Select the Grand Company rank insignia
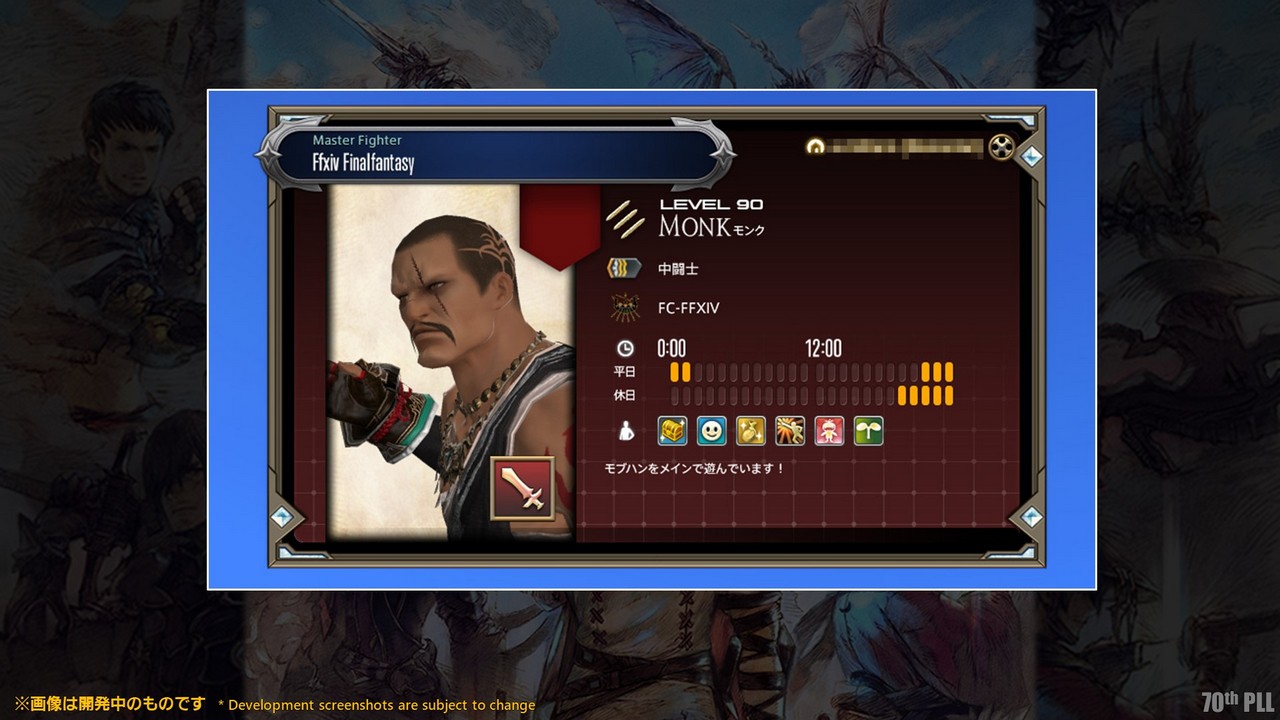The height and width of the screenshot is (720, 1280). 625,268
